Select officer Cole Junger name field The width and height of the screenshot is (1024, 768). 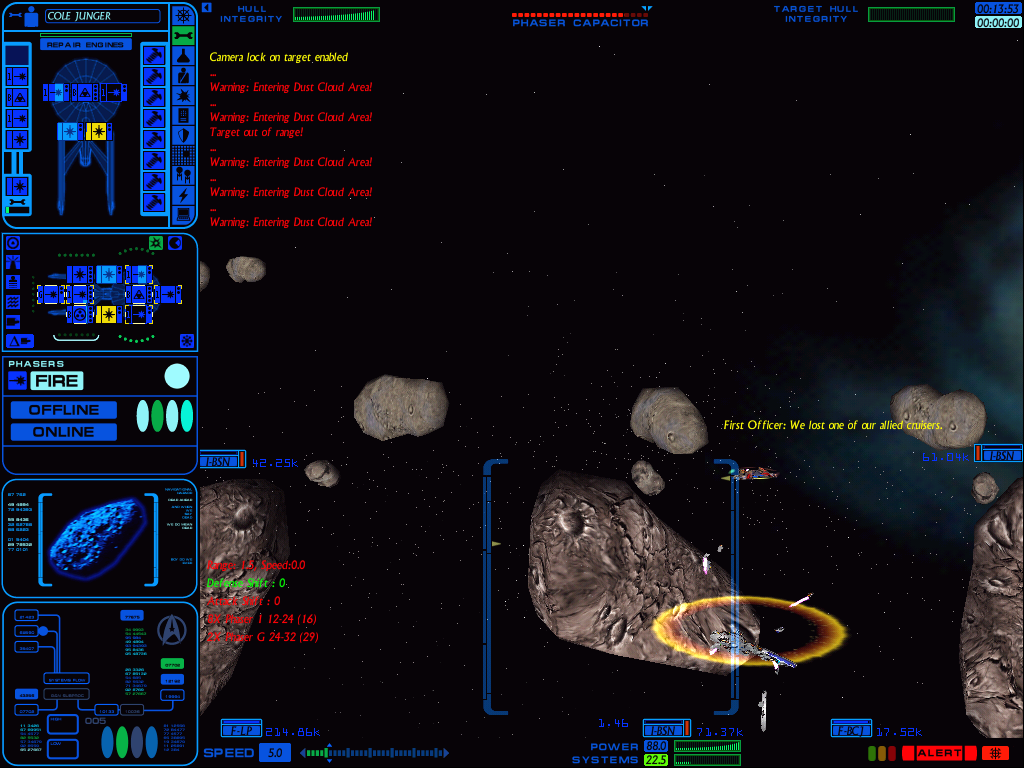pyautogui.click(x=102, y=16)
